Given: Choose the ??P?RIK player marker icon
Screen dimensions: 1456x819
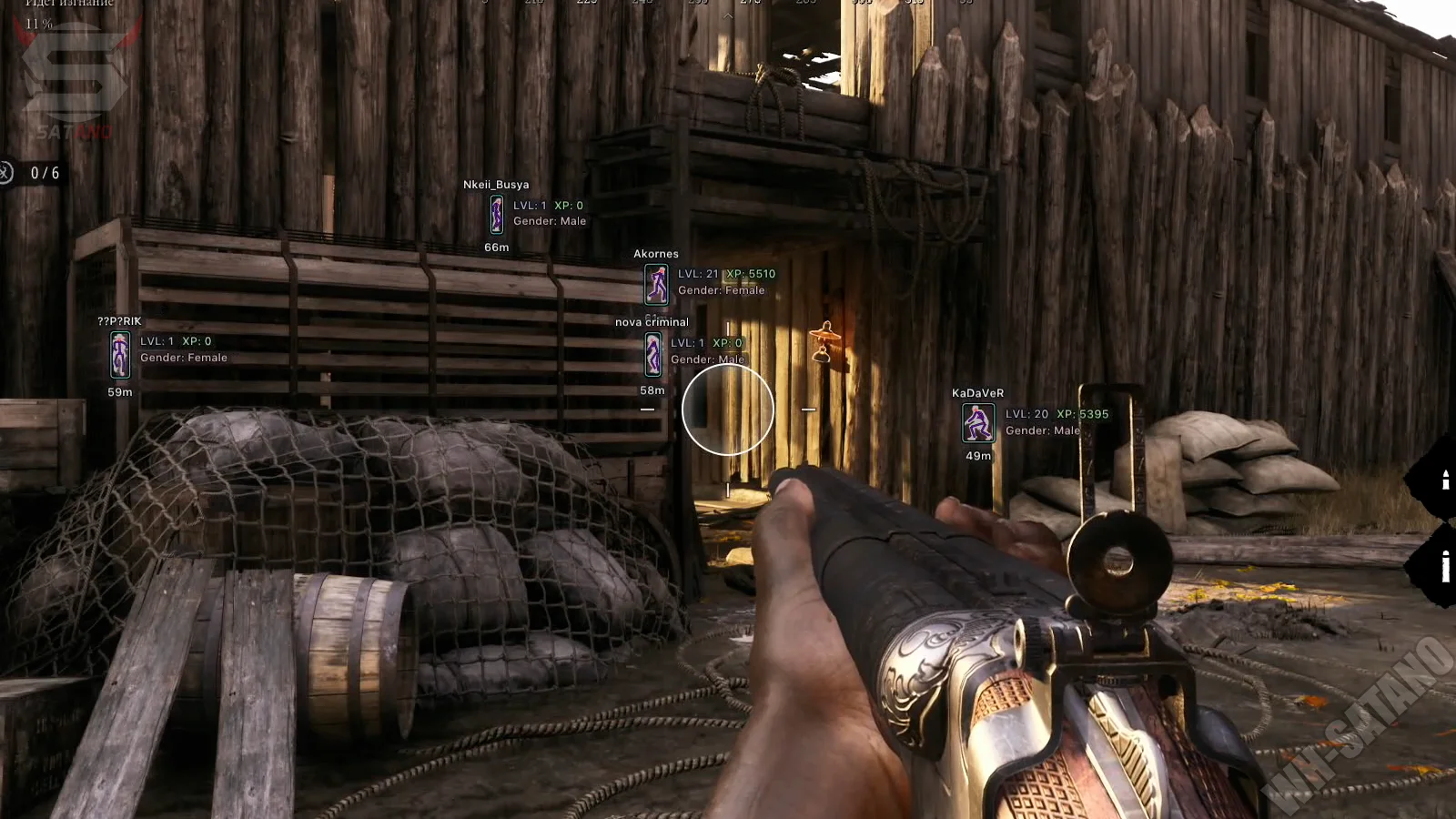Looking at the screenshot, I should point(120,354).
